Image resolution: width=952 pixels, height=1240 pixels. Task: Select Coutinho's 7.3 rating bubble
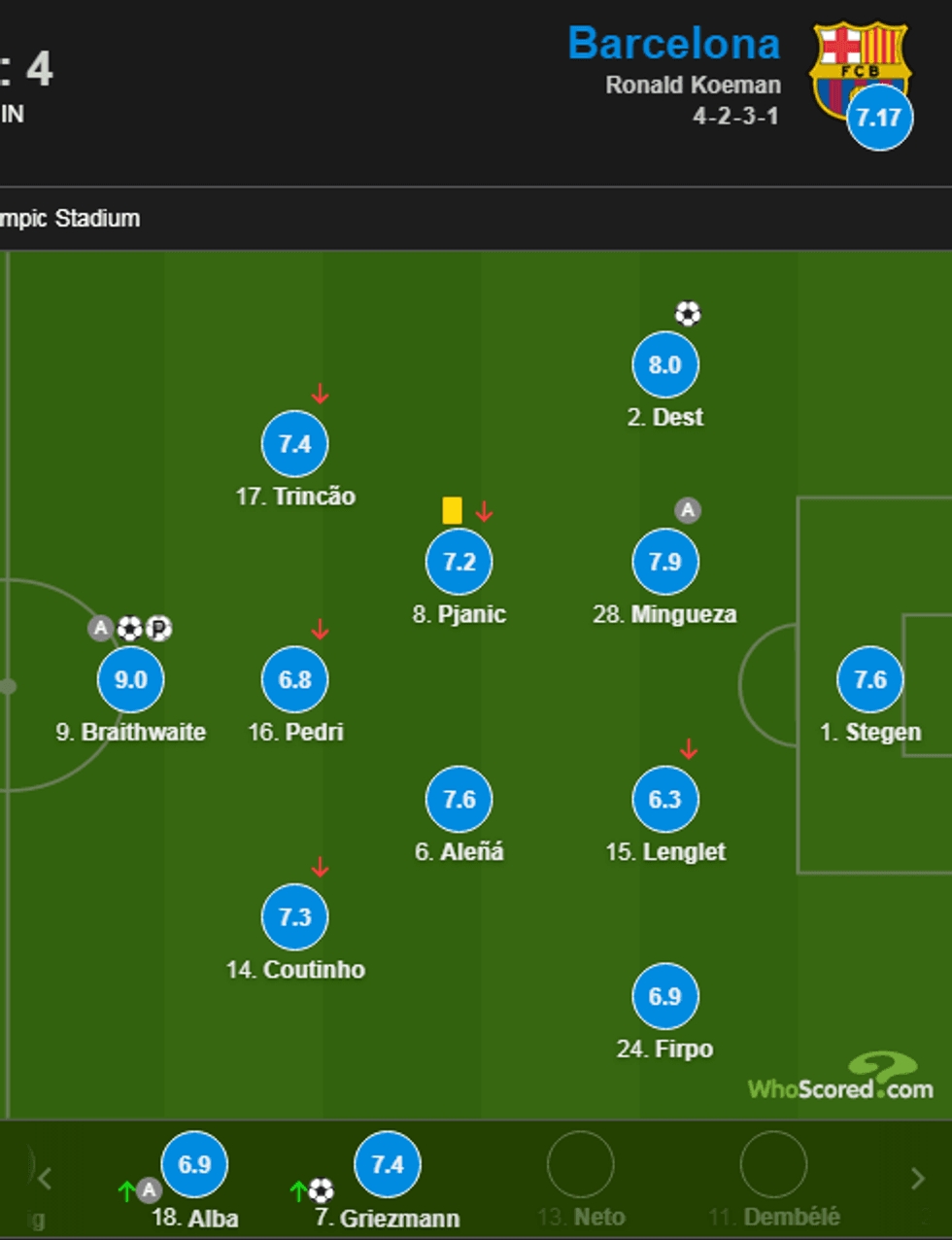coord(295,916)
